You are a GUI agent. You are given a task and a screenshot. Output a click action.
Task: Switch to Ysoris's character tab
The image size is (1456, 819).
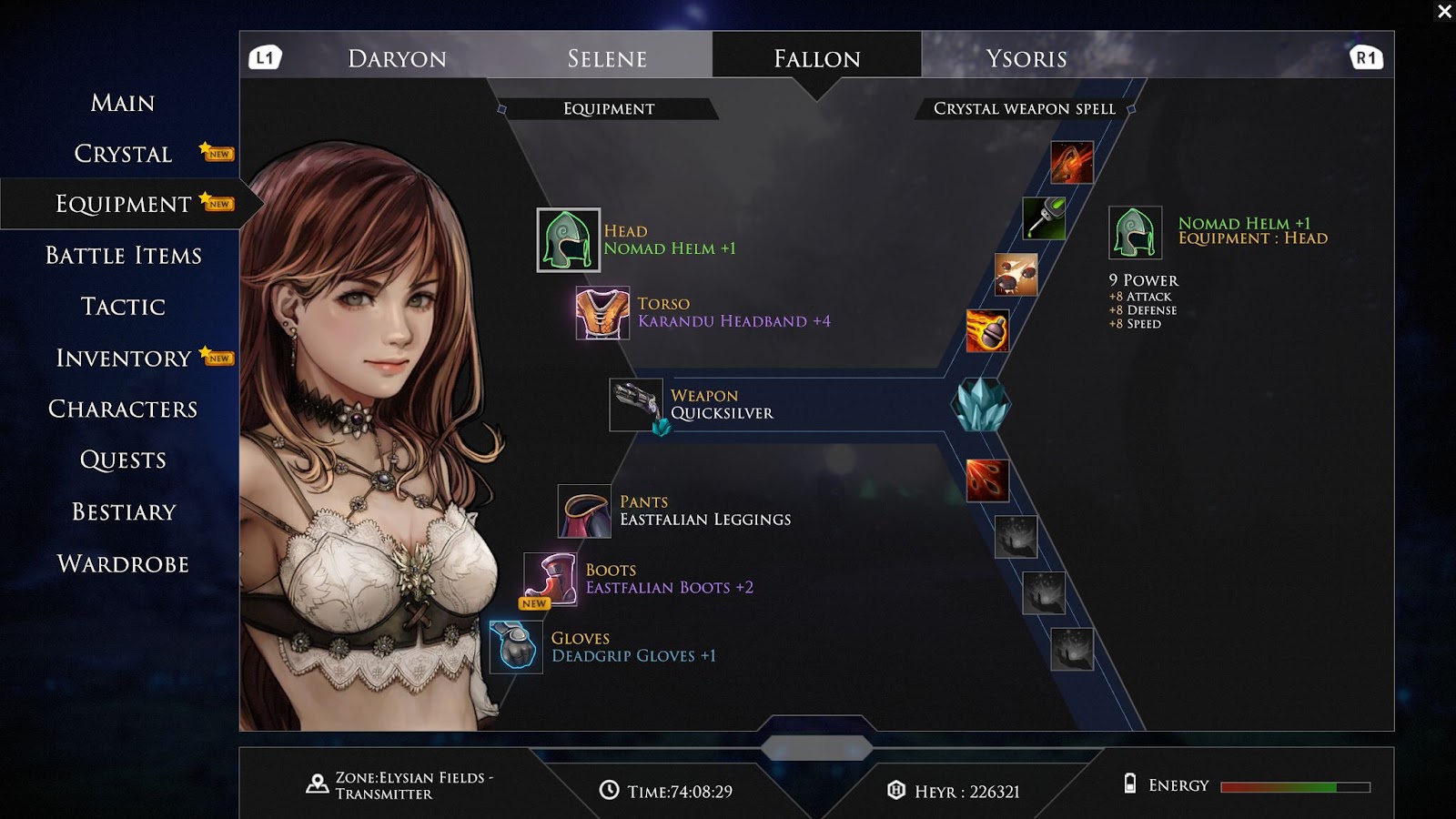click(x=1026, y=59)
